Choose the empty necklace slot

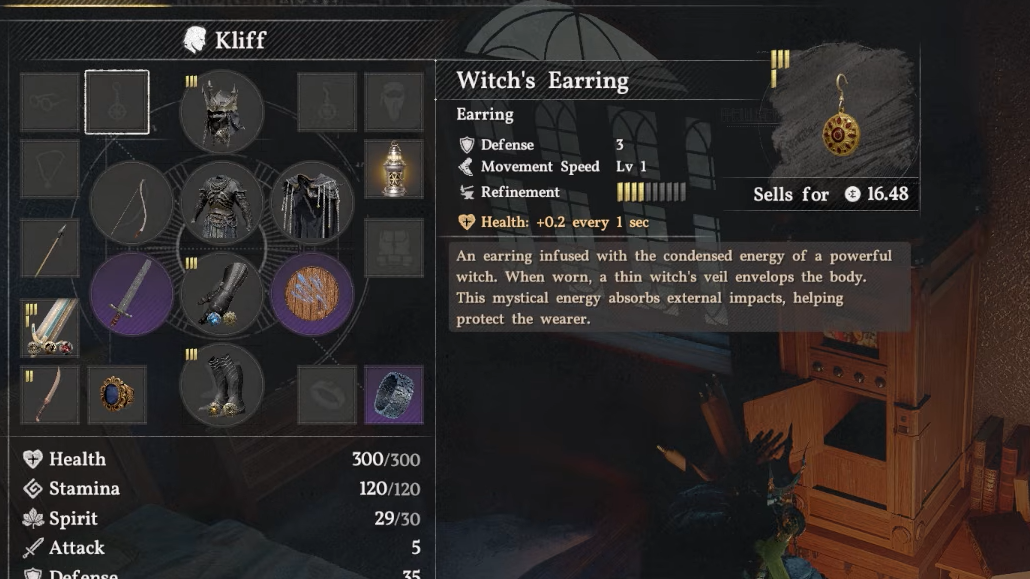(50, 169)
